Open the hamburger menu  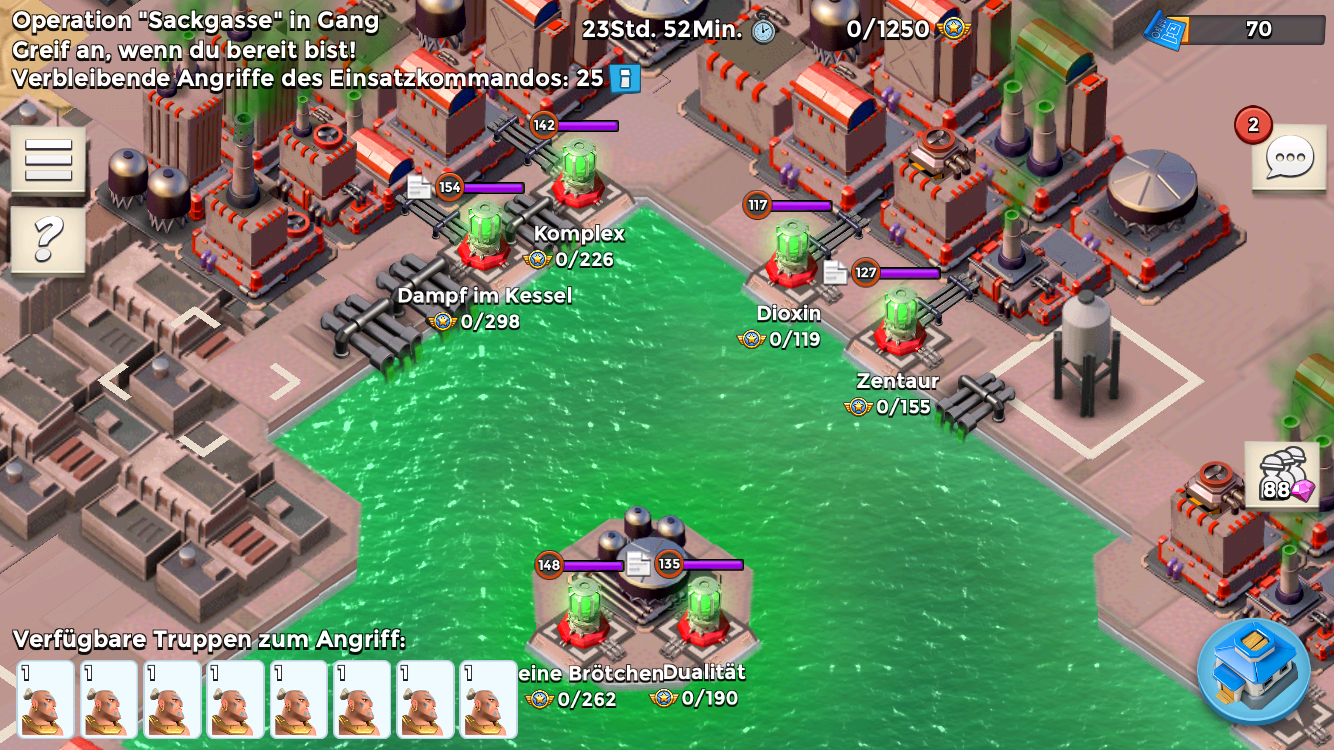click(48, 159)
